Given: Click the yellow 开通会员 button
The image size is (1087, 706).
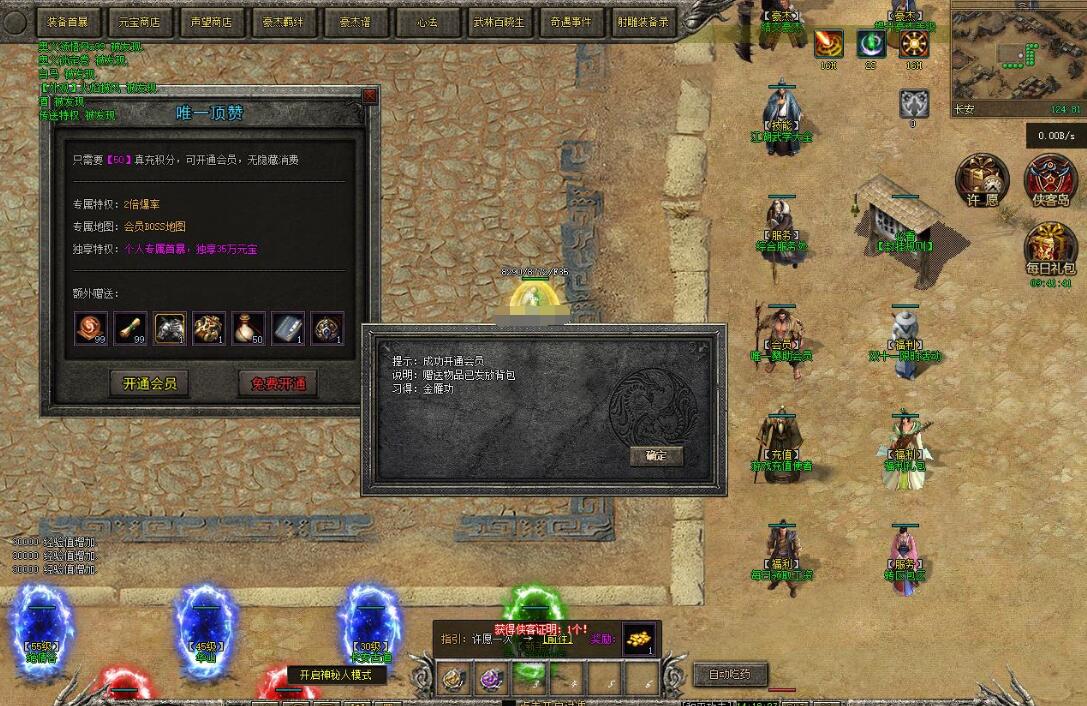Looking at the screenshot, I should [149, 384].
